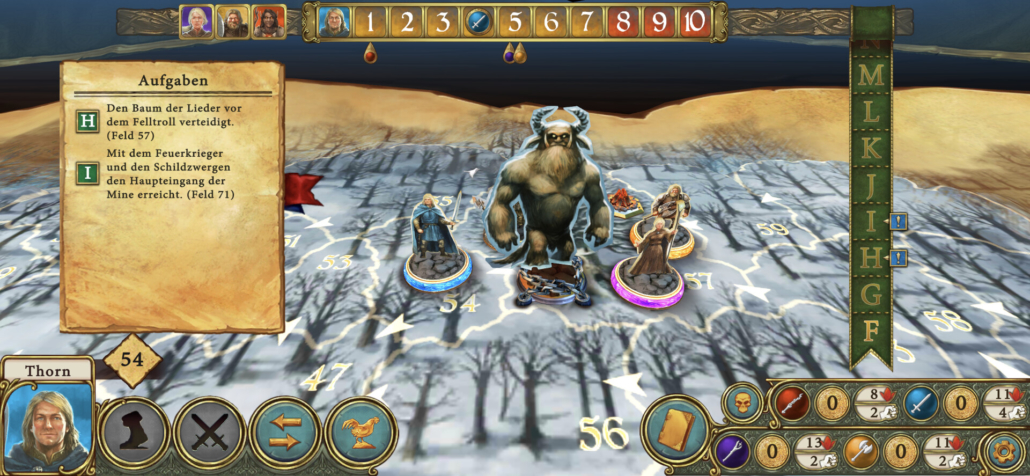The height and width of the screenshot is (476, 1030).
Task: Select the red-clad hero portrait at top
Action: (268, 21)
